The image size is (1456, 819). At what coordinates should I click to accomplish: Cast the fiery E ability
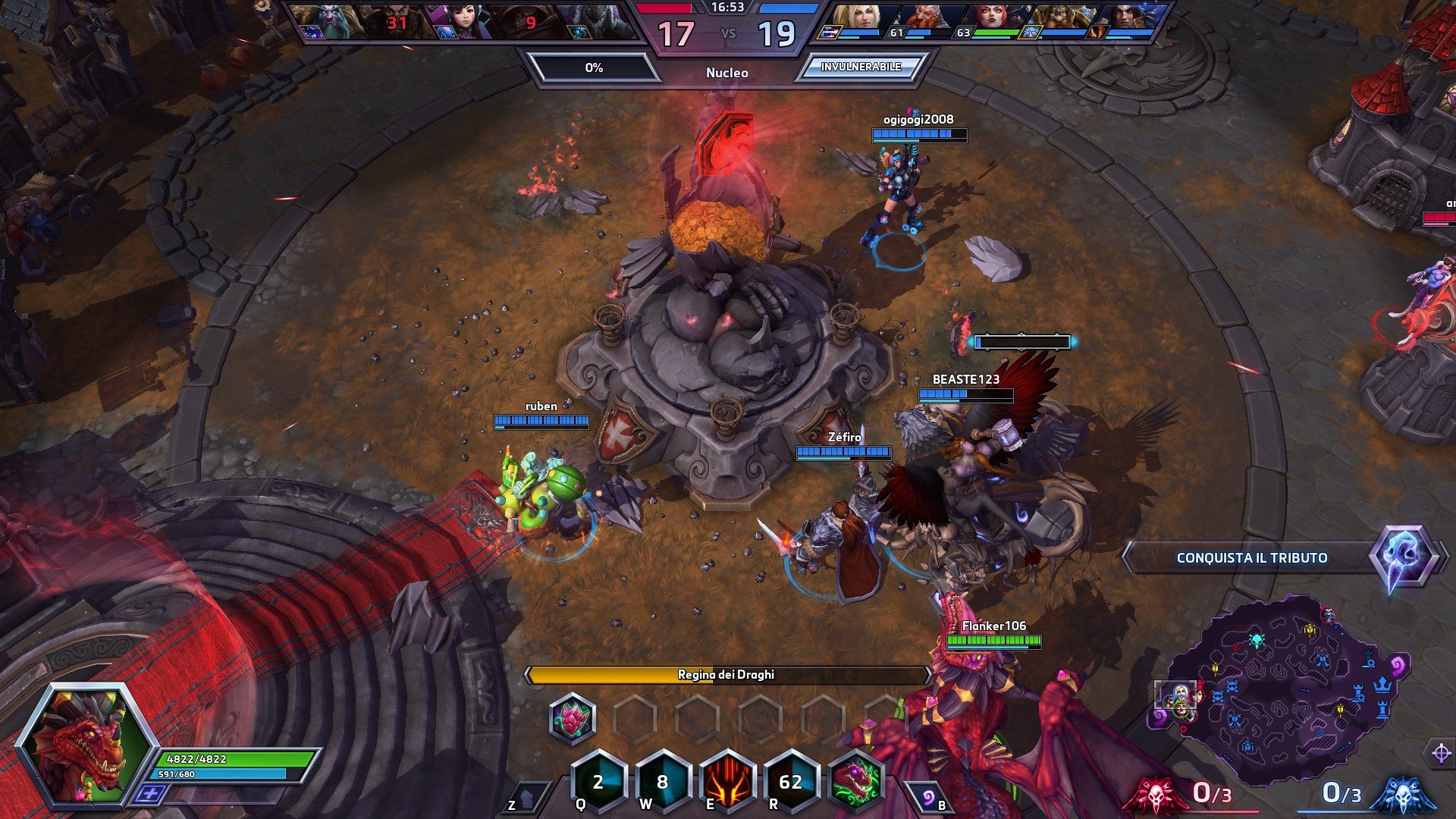coord(727,782)
